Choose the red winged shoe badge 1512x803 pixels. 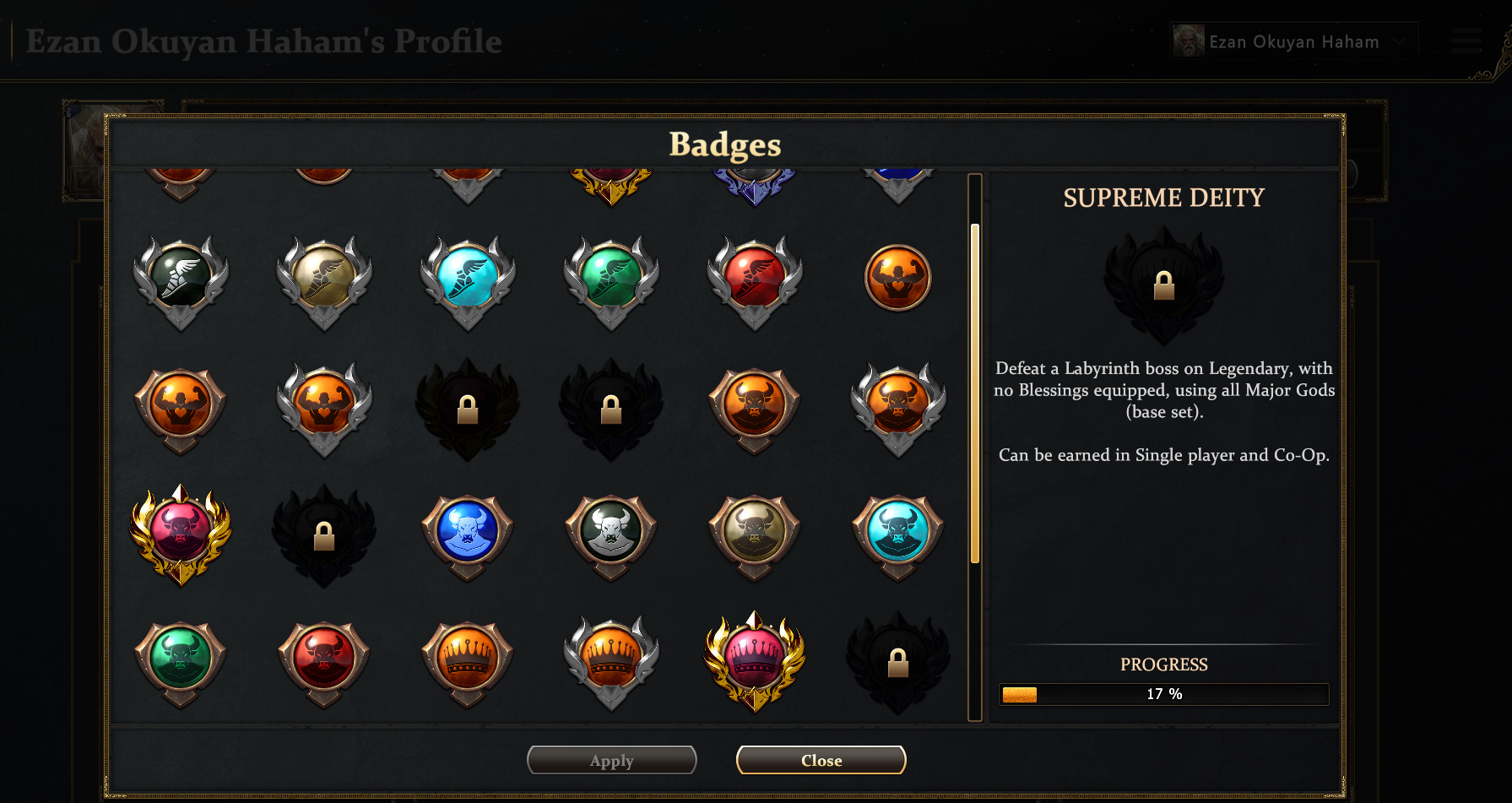tap(755, 279)
